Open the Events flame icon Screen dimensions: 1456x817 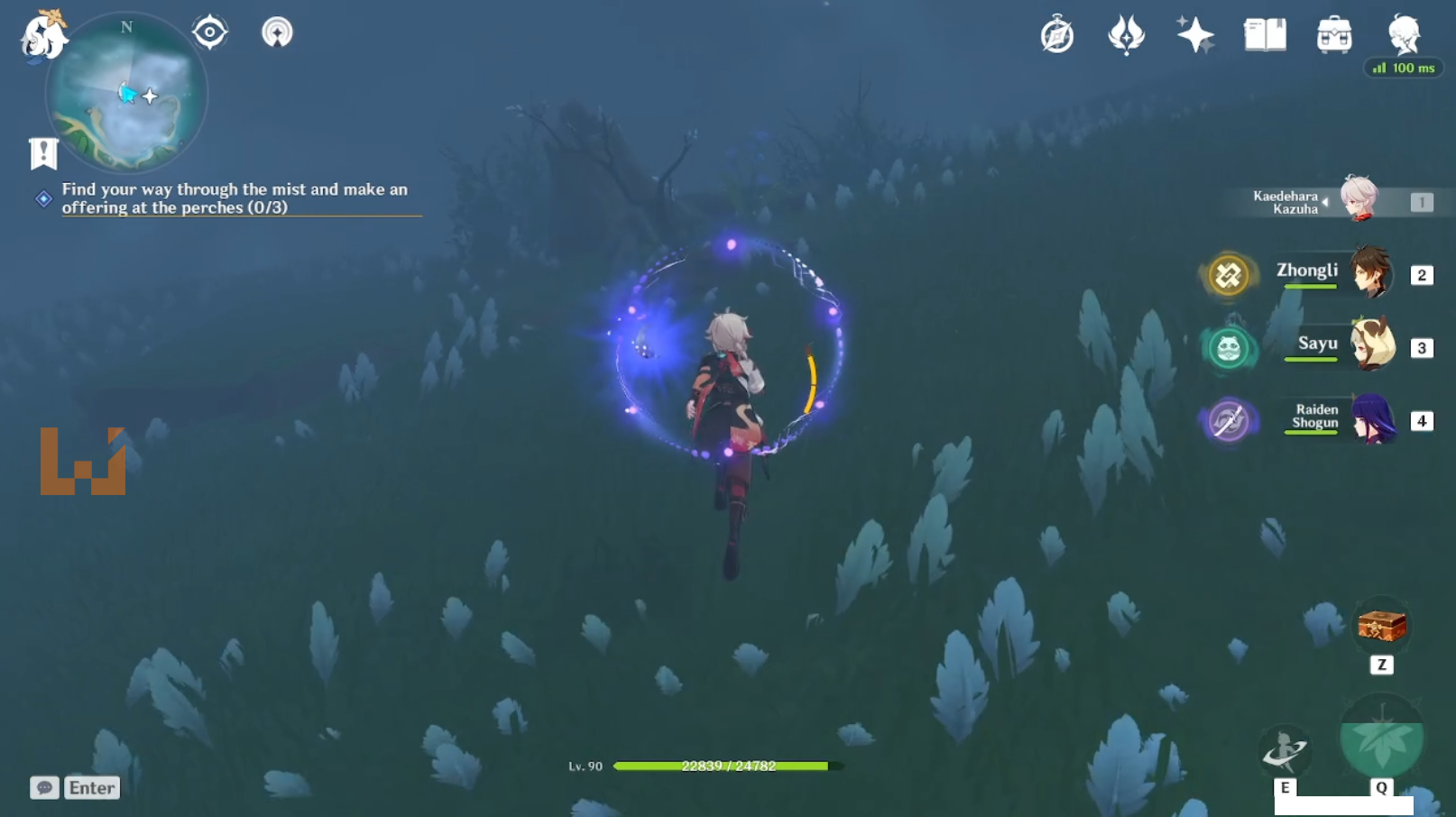coord(1126,35)
